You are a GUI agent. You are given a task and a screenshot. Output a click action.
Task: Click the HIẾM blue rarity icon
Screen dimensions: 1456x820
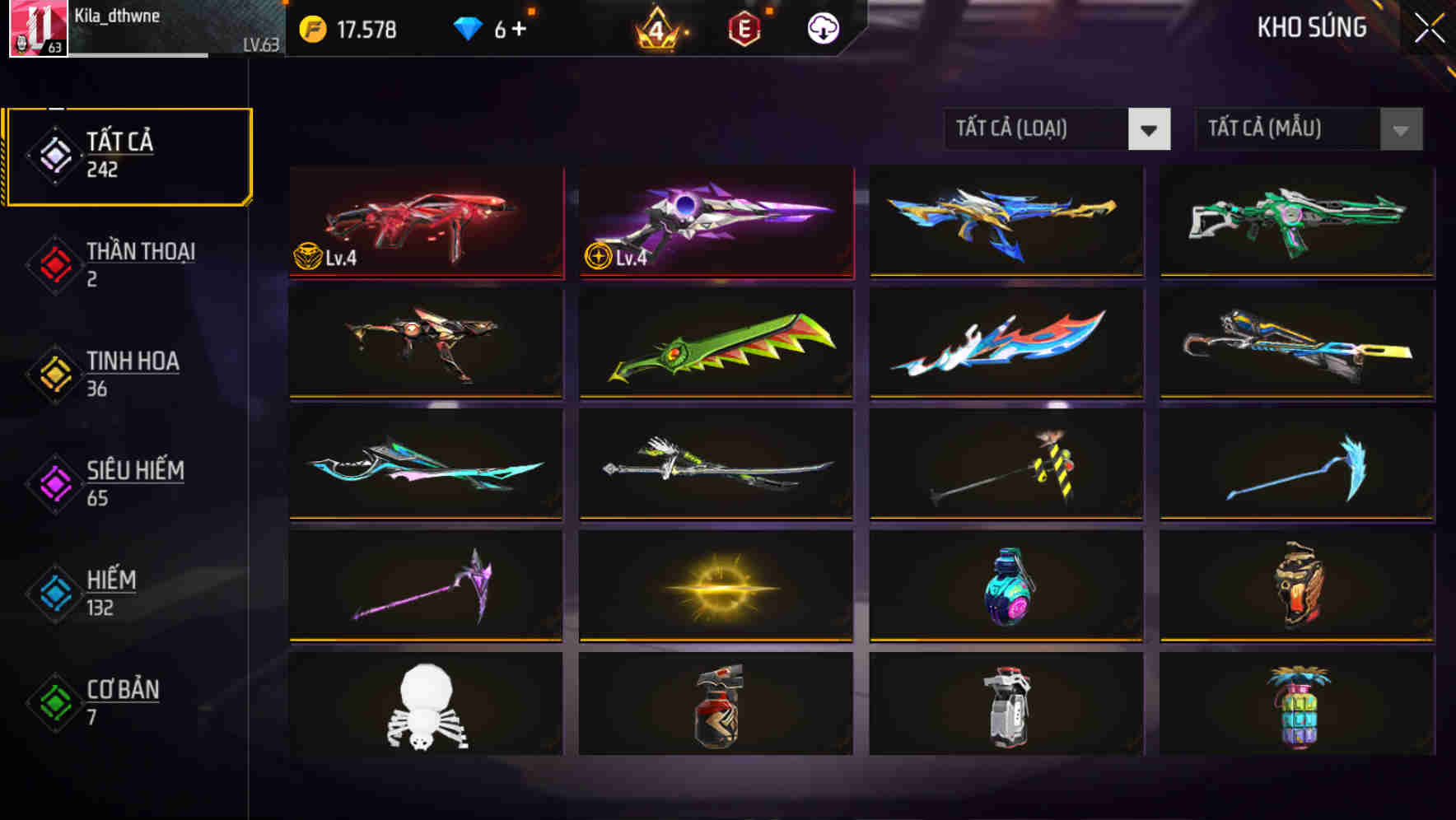tap(53, 593)
